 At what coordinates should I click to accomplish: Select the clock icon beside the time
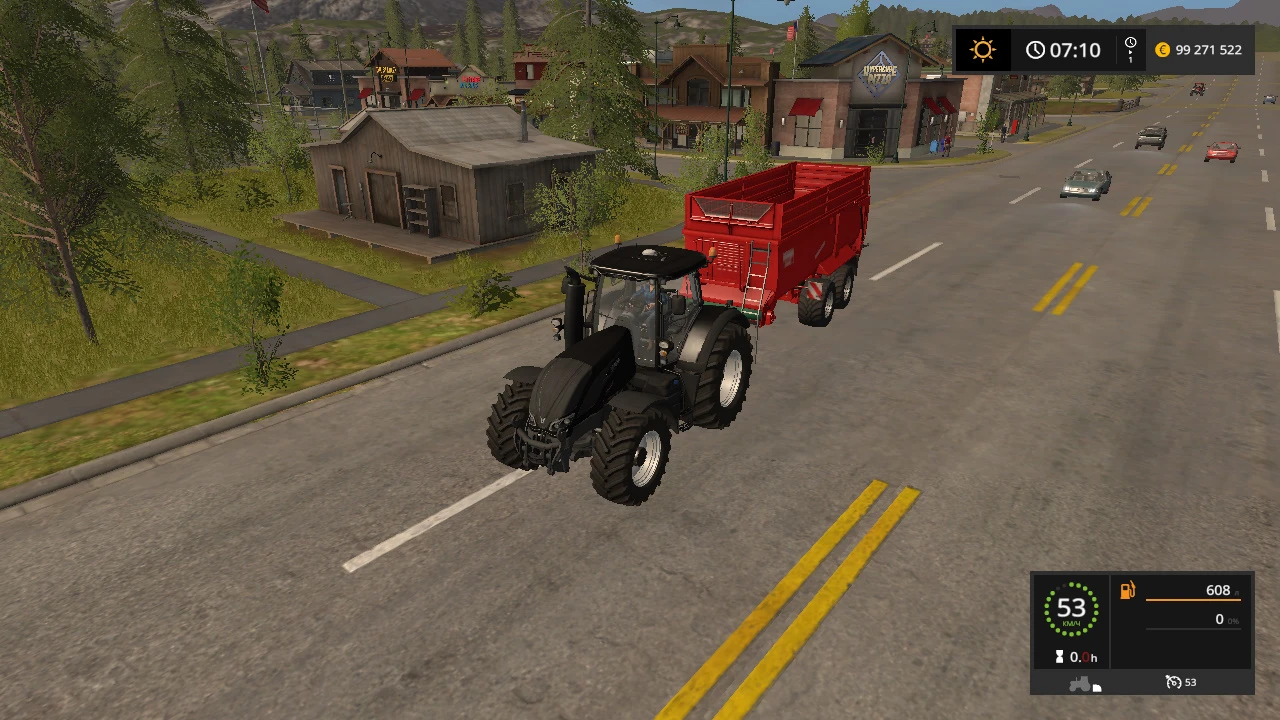coord(1036,48)
